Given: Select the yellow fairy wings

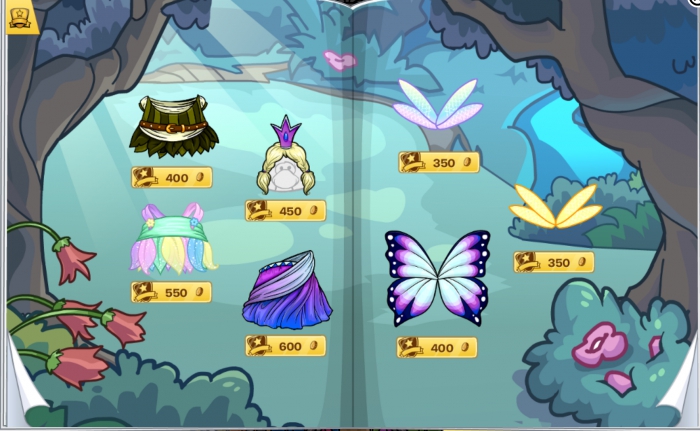Looking at the screenshot, I should [x=554, y=207].
